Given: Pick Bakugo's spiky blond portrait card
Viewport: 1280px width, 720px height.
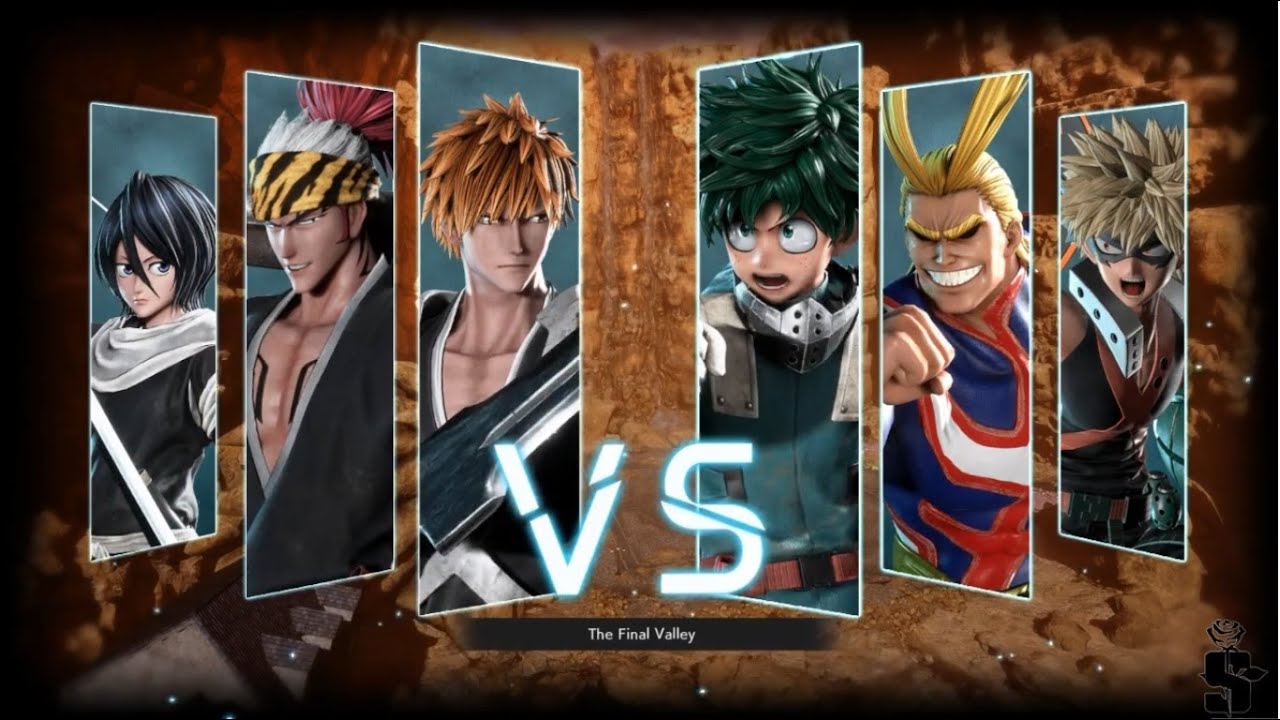Looking at the screenshot, I should pyautogui.click(x=1122, y=330).
